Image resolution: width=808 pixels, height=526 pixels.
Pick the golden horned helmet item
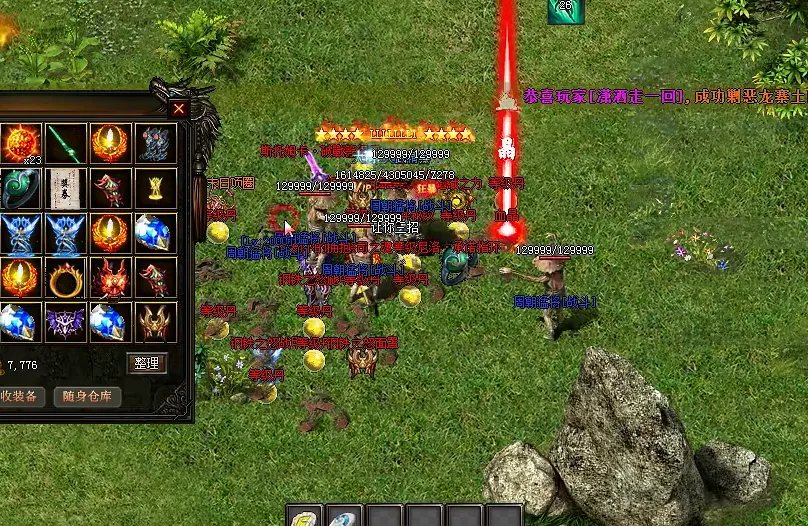click(x=155, y=322)
